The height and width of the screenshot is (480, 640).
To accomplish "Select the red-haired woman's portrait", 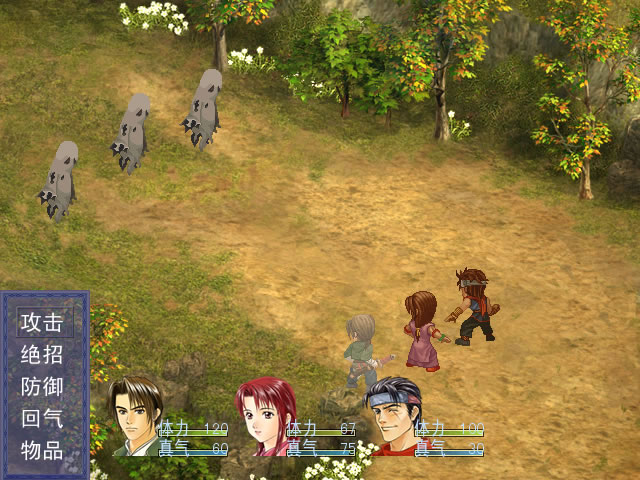I will tap(264, 416).
